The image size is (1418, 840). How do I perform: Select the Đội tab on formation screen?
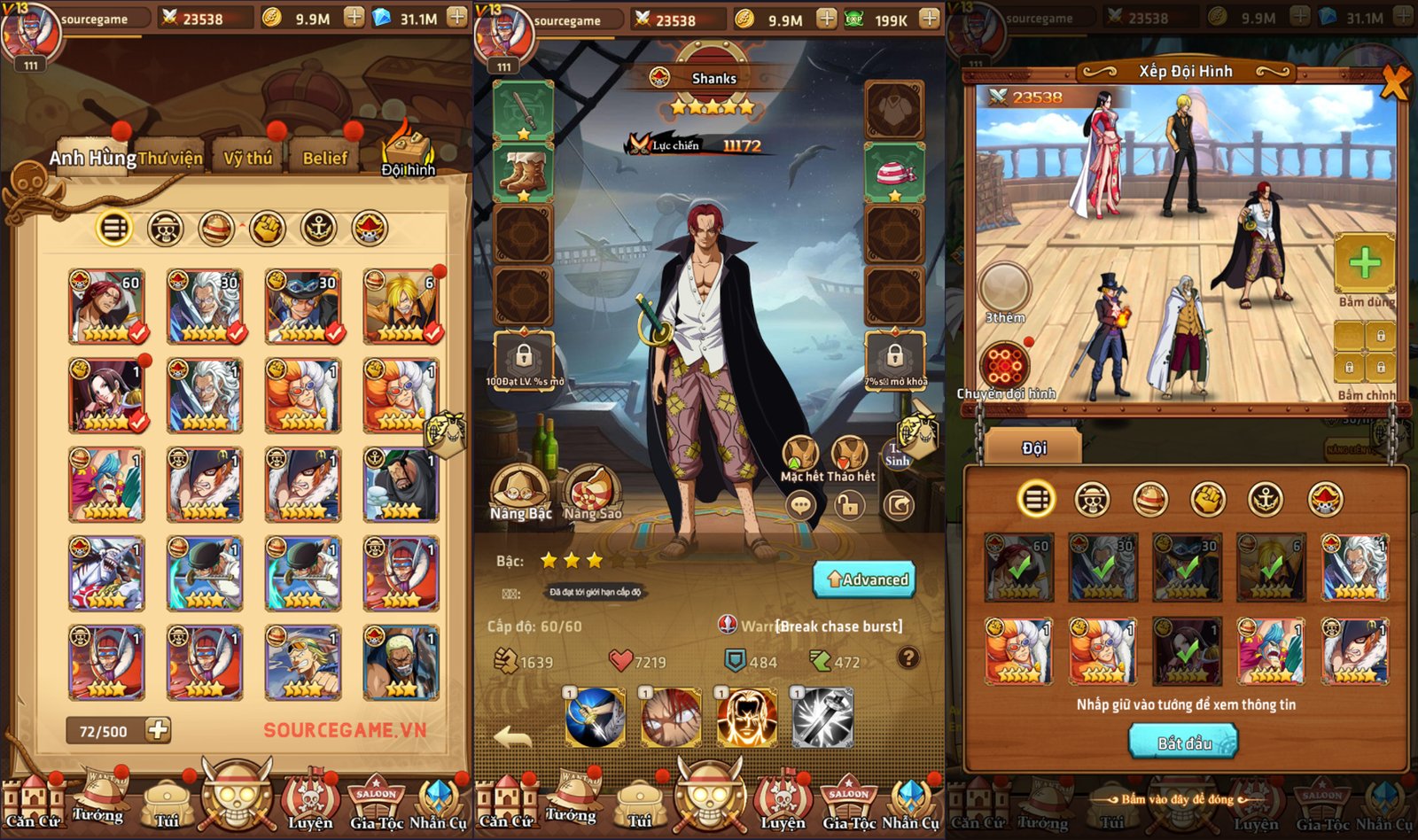(x=1035, y=447)
